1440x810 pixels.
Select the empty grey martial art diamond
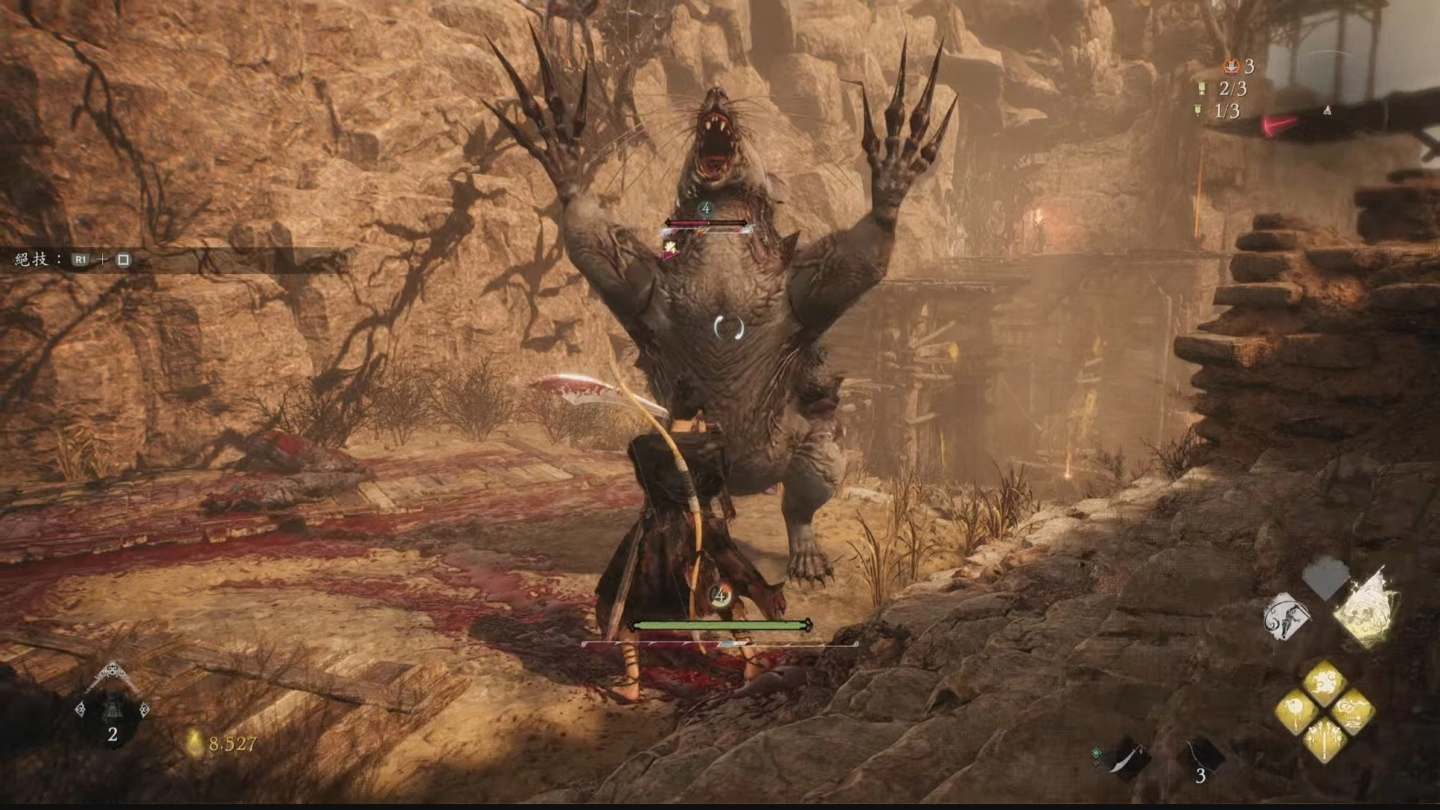1326,578
